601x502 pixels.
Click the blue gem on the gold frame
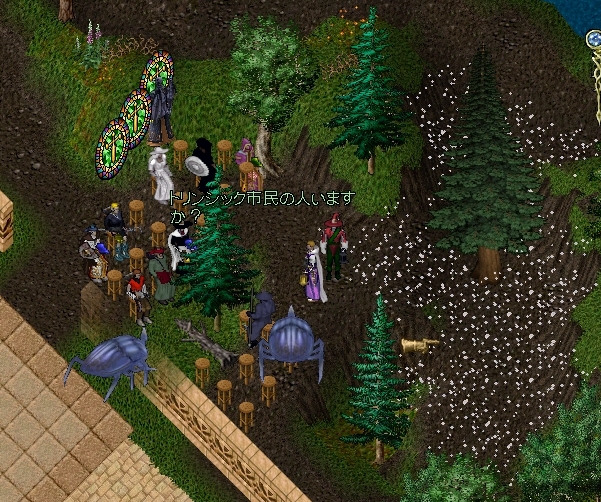pos(593,40)
